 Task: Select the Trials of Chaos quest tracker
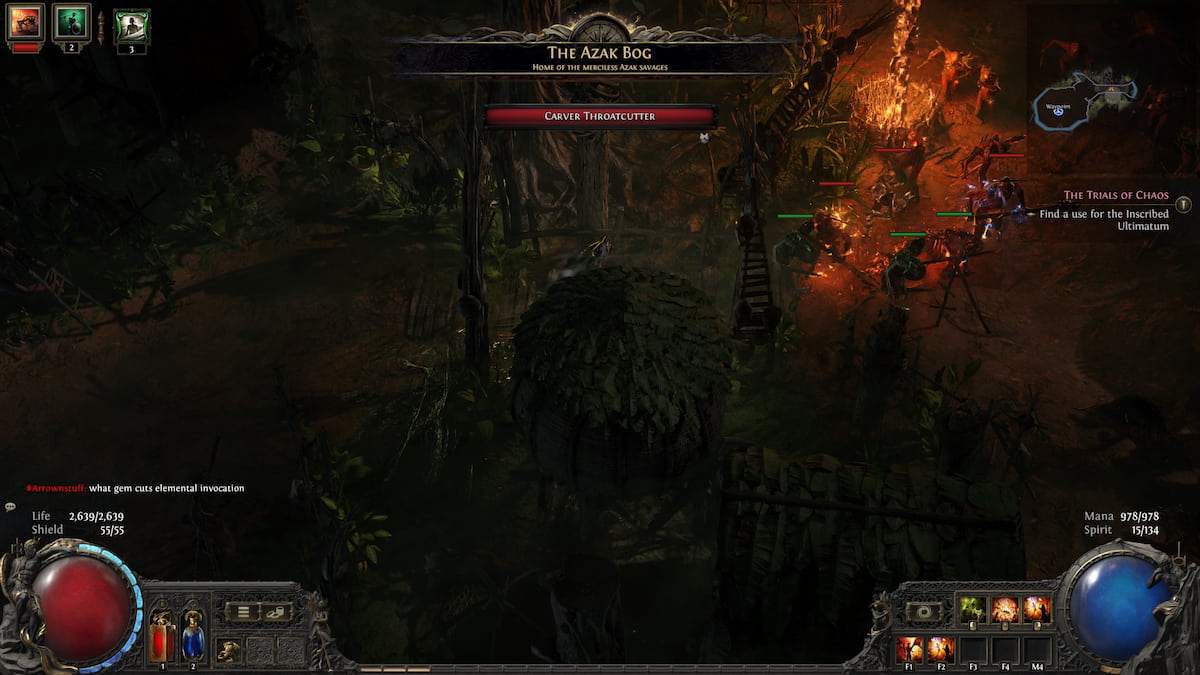[1115, 196]
